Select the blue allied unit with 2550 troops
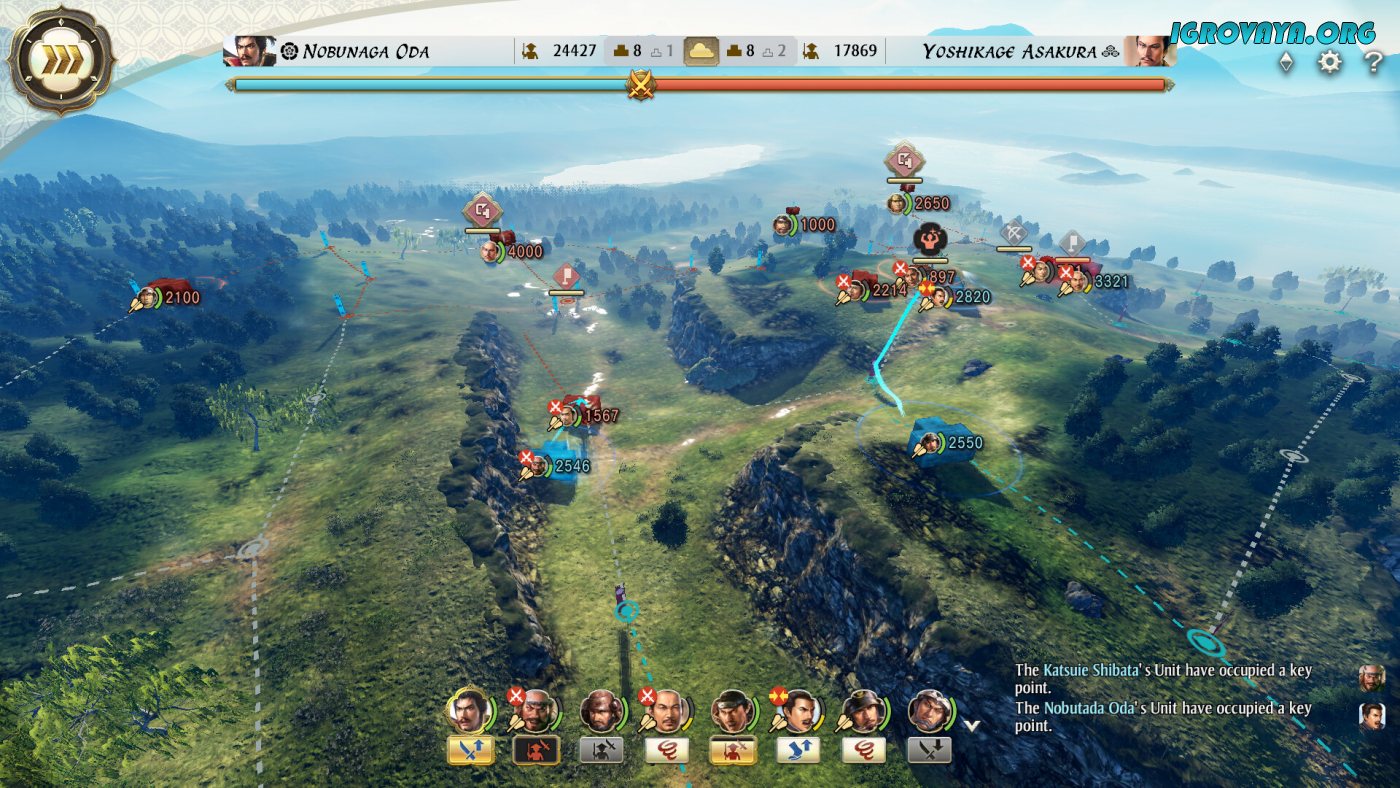Viewport: 1400px width, 788px height. 940,443
